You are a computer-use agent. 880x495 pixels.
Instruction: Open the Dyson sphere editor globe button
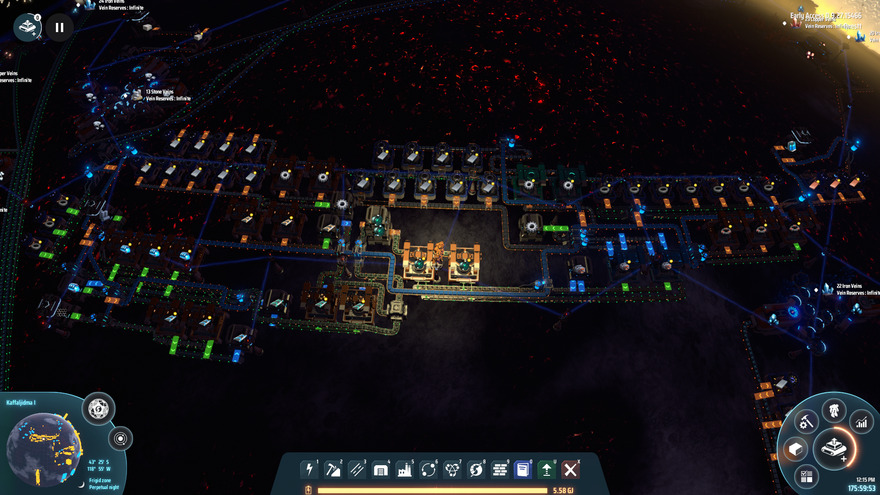(98, 408)
